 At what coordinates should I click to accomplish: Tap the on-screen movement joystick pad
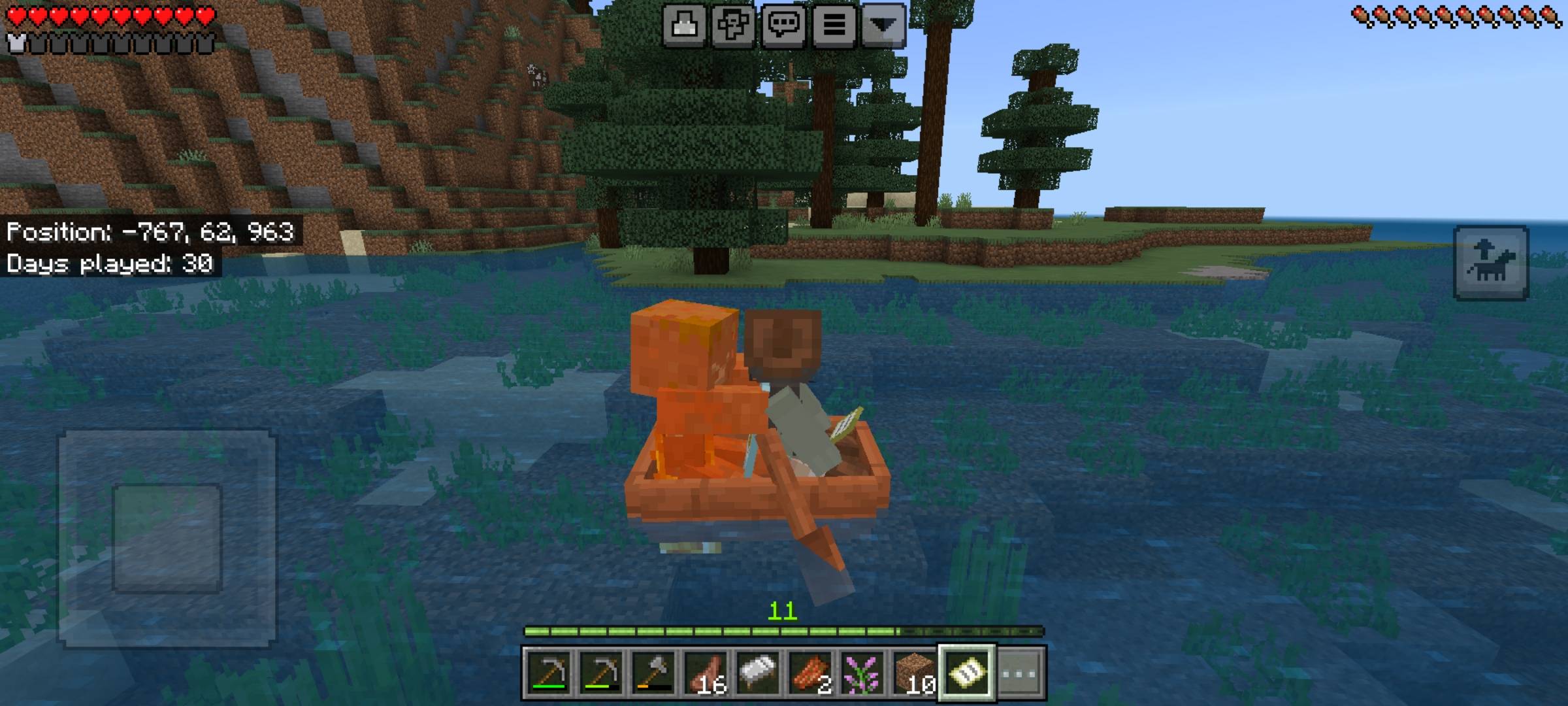pos(167,539)
